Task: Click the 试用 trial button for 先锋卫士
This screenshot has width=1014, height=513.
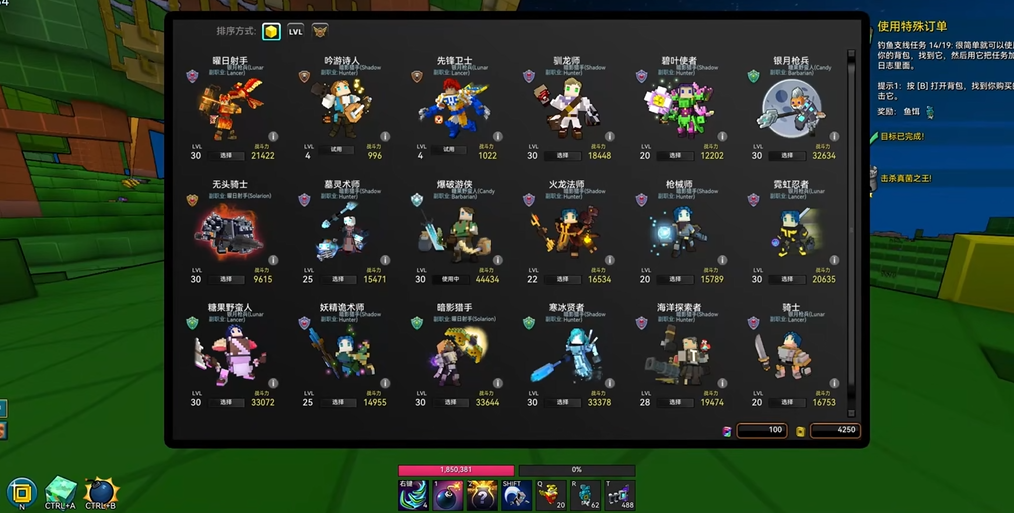Action: coord(448,150)
